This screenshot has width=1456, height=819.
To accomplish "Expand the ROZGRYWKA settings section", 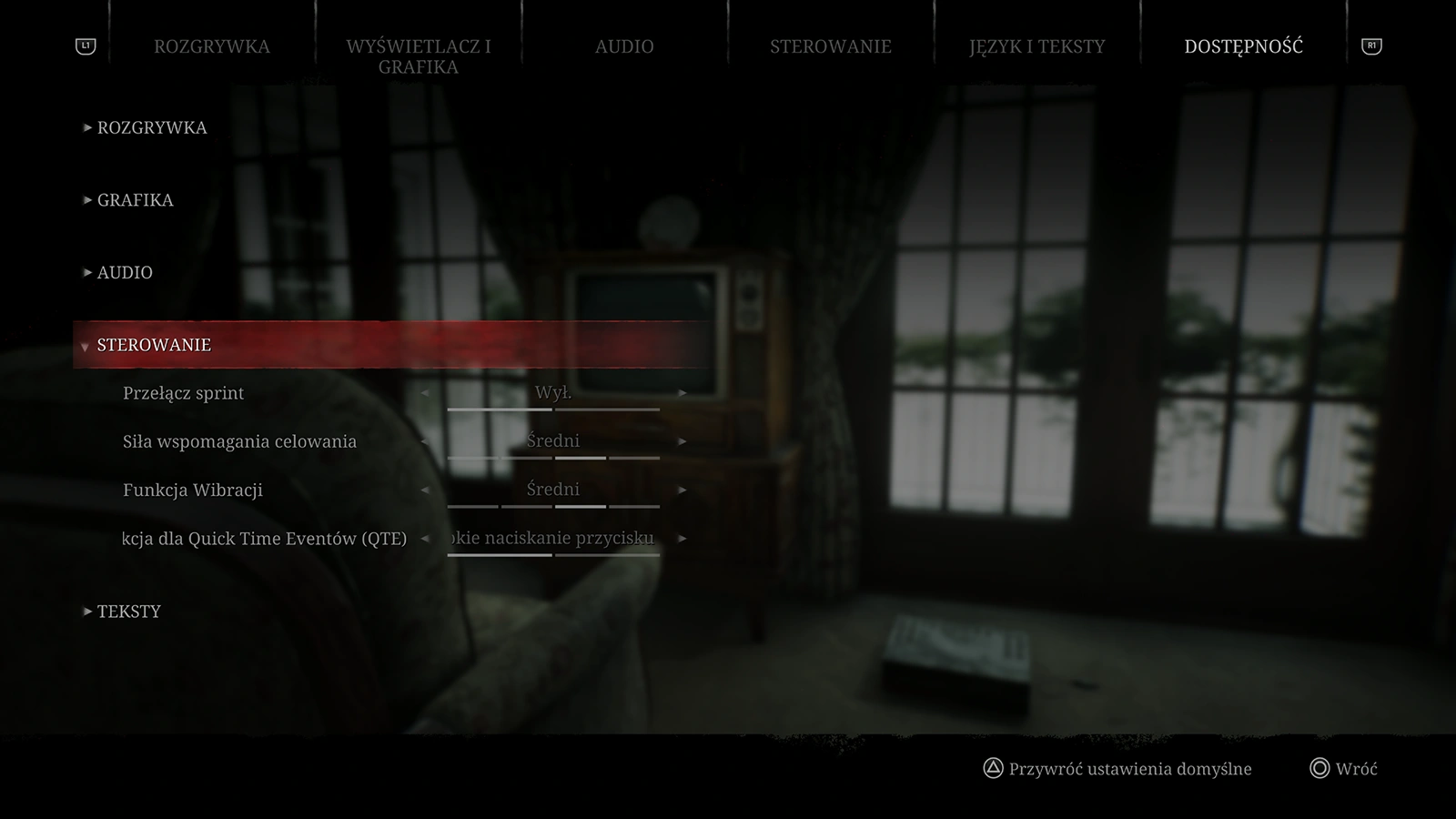I will pyautogui.click(x=152, y=127).
